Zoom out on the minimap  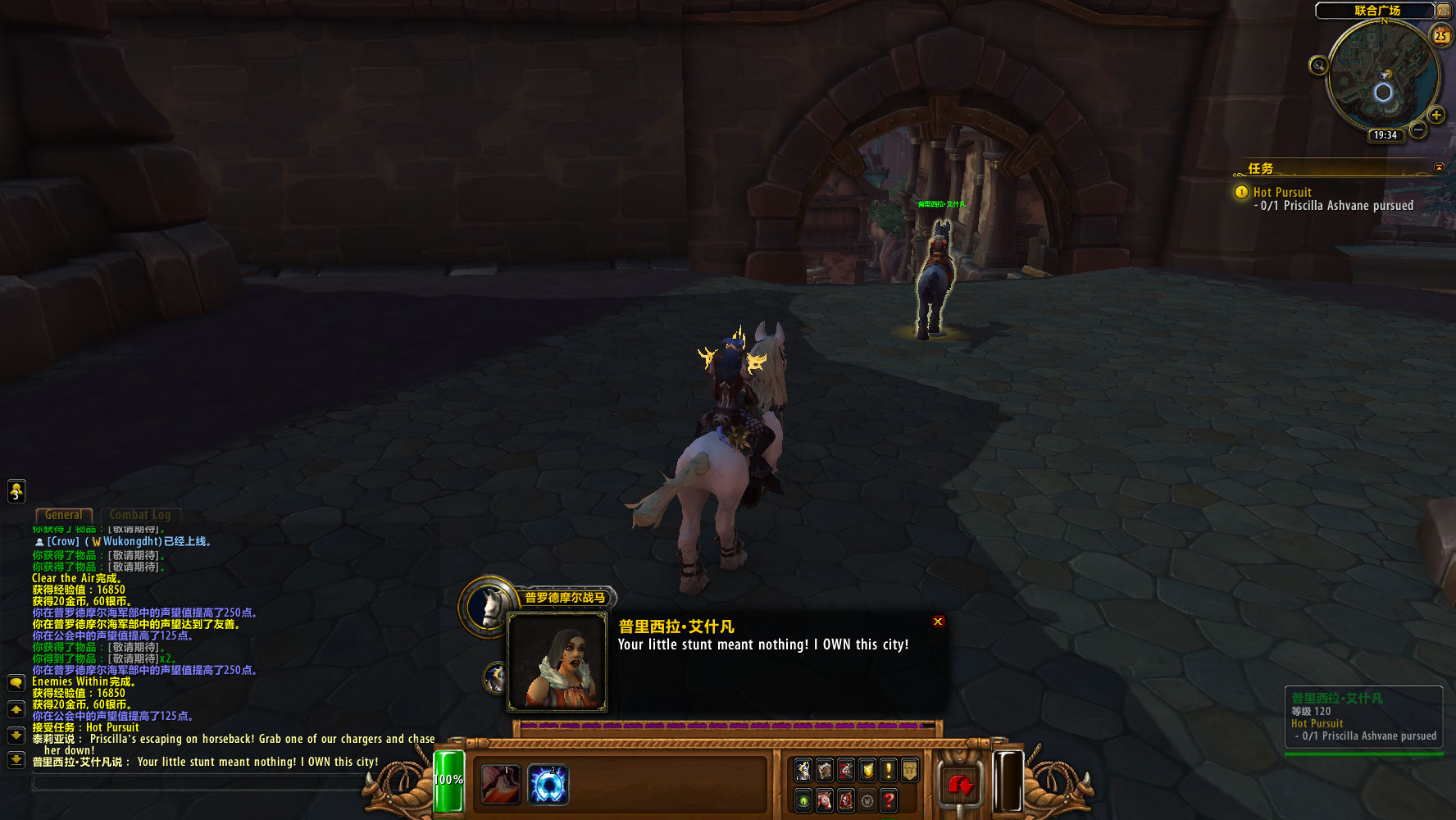1418,130
